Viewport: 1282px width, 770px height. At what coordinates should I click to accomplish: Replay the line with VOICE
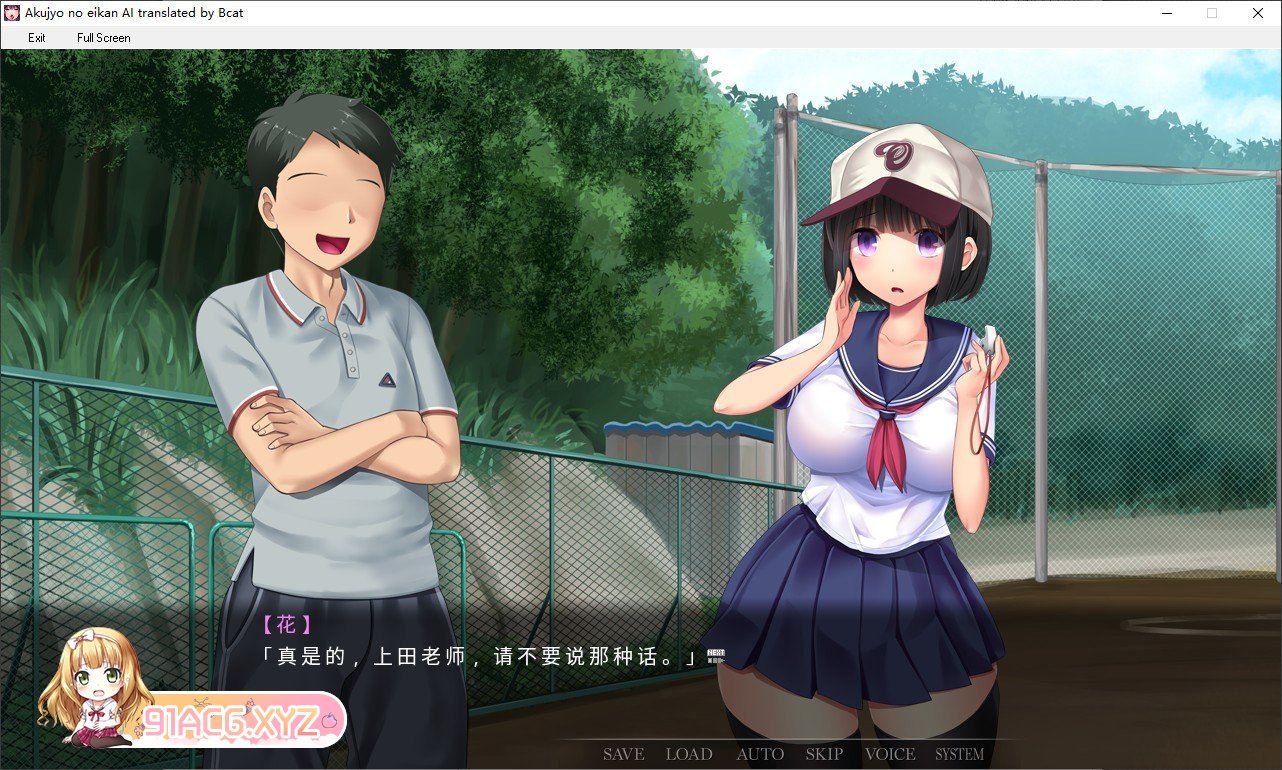pyautogui.click(x=890, y=754)
